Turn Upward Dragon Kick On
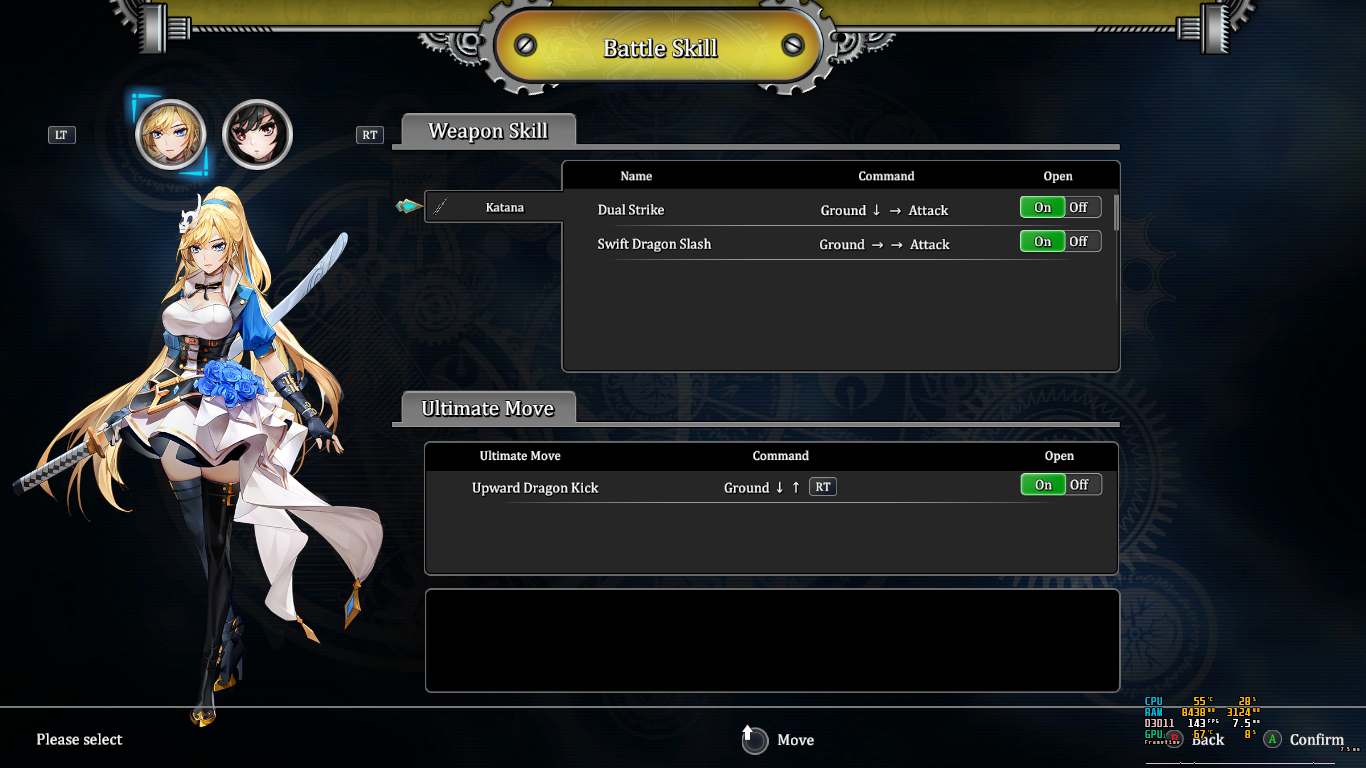This screenshot has width=1366, height=768. point(1043,485)
